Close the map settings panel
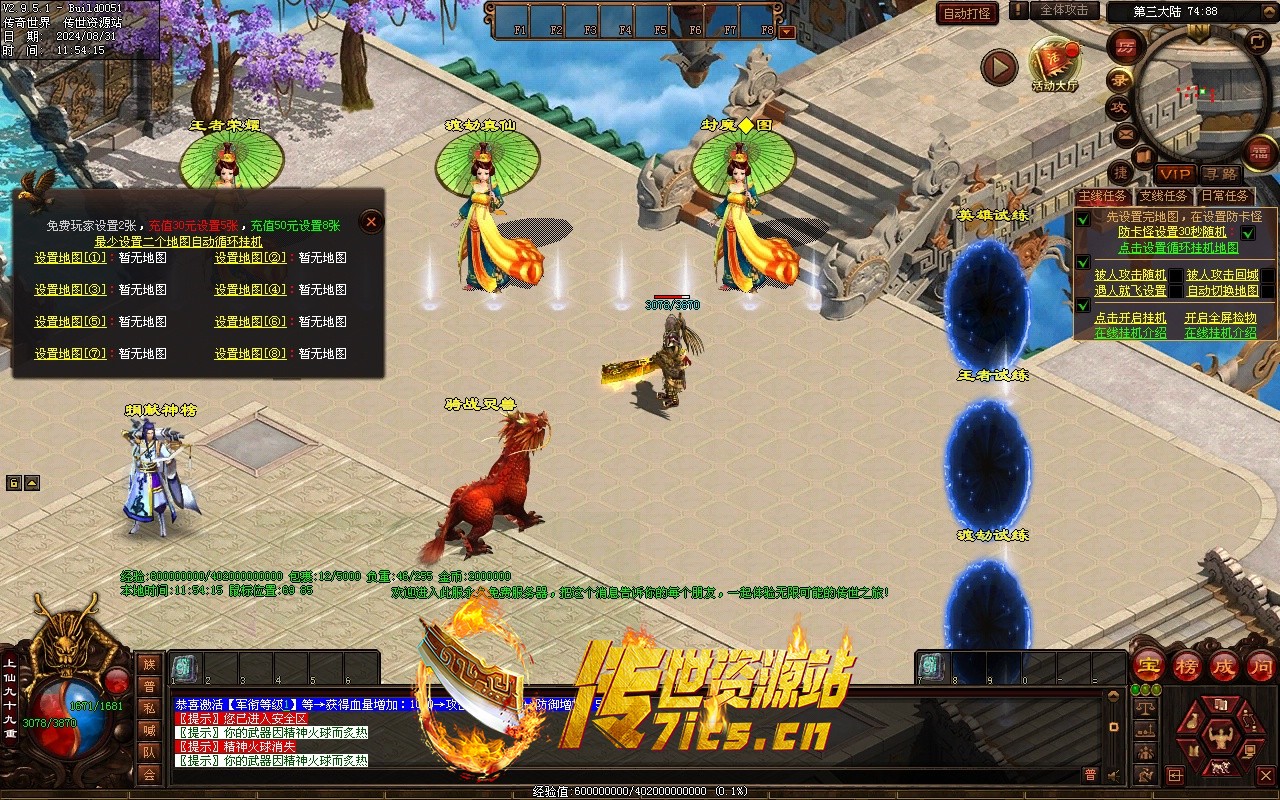 (x=371, y=222)
